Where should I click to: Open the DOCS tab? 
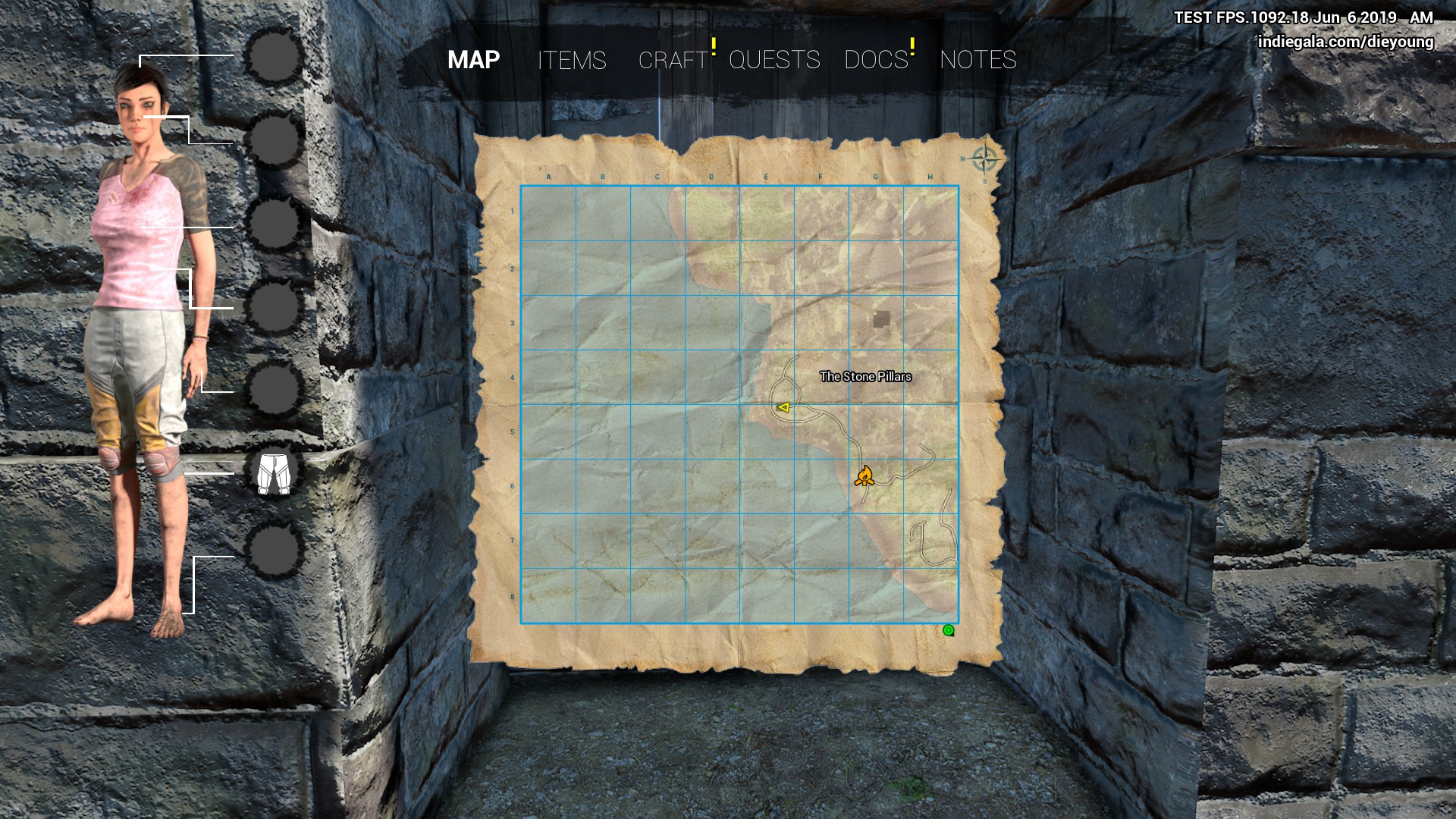pos(876,60)
